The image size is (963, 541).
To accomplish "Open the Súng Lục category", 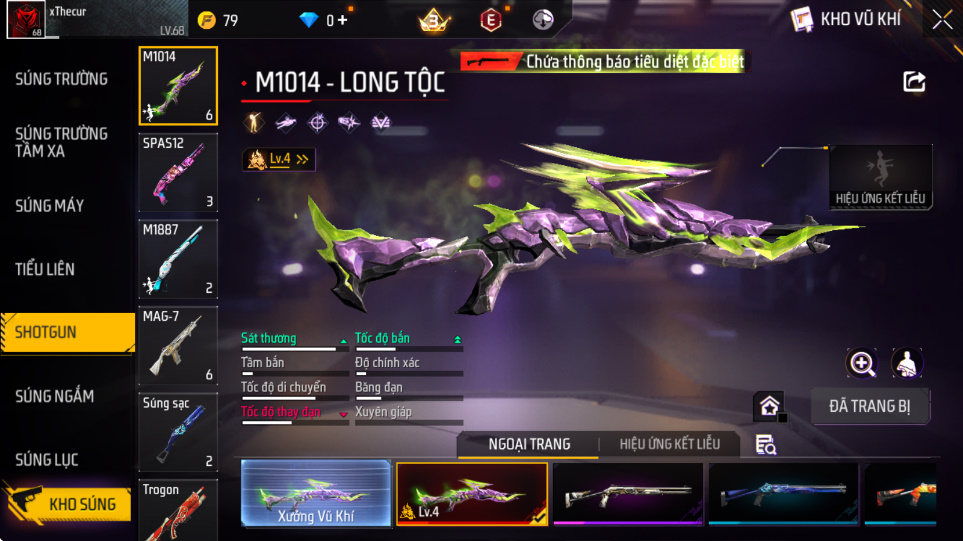I will point(46,460).
